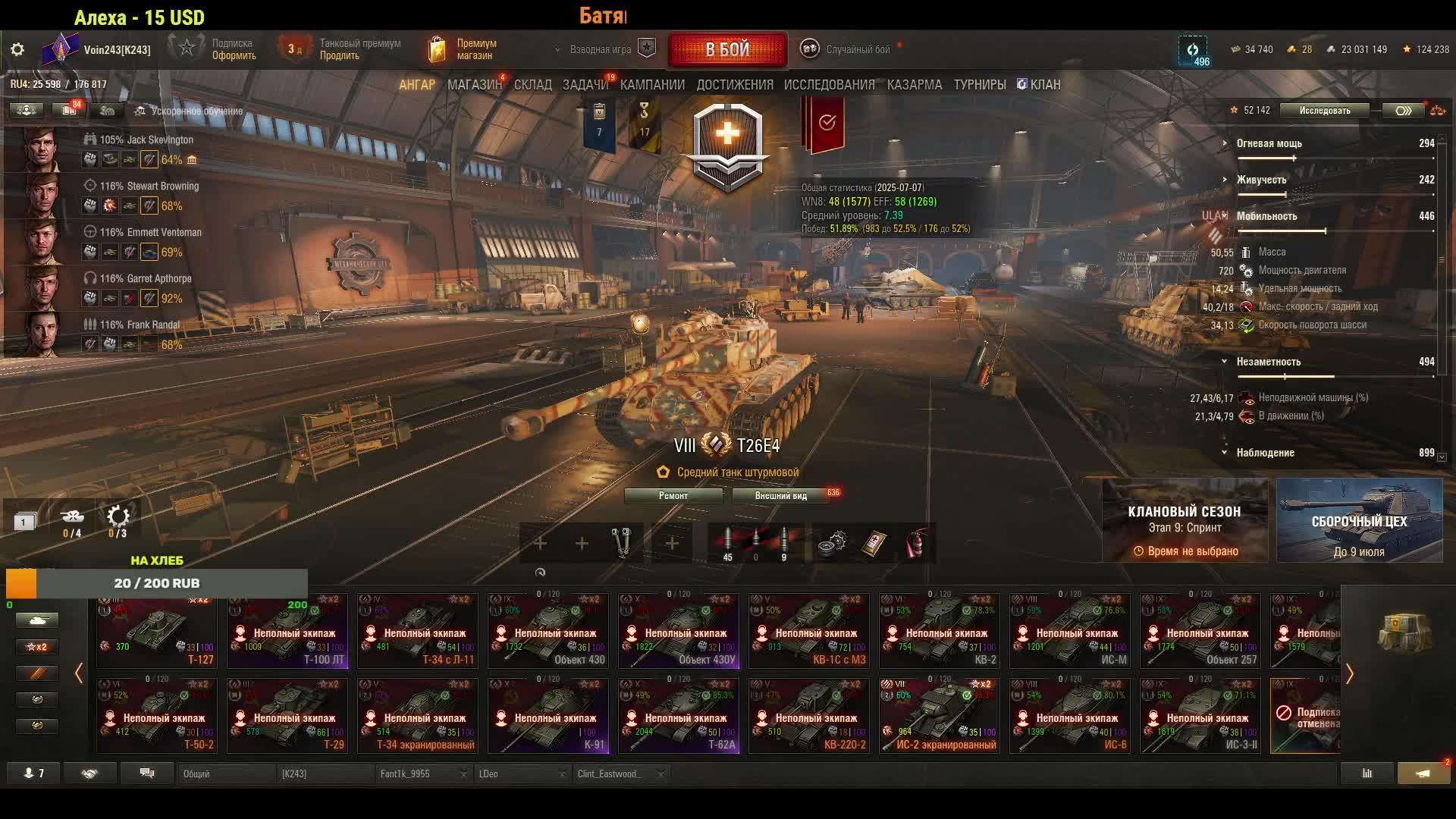Viewport: 1456px width, 819px height.
Task: Open the settings gear menu
Action: (17, 50)
